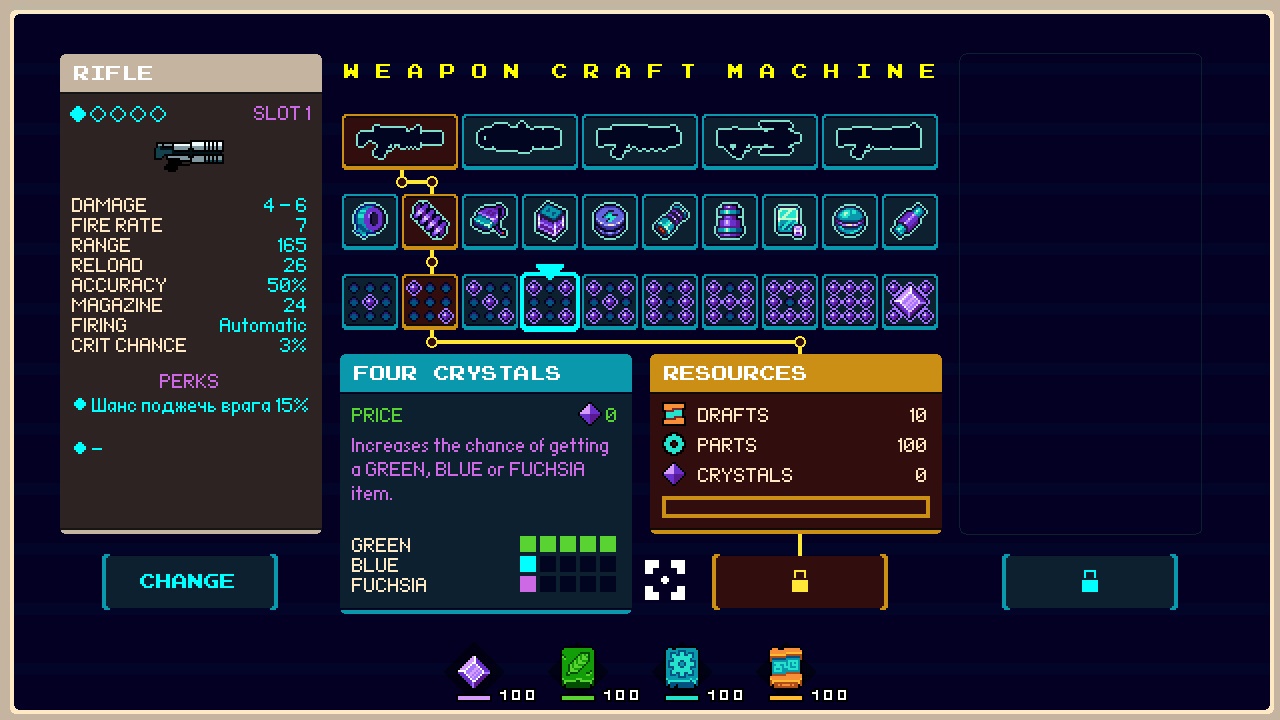Choose the purple cube component icon
The height and width of the screenshot is (720, 1280).
(x=550, y=221)
